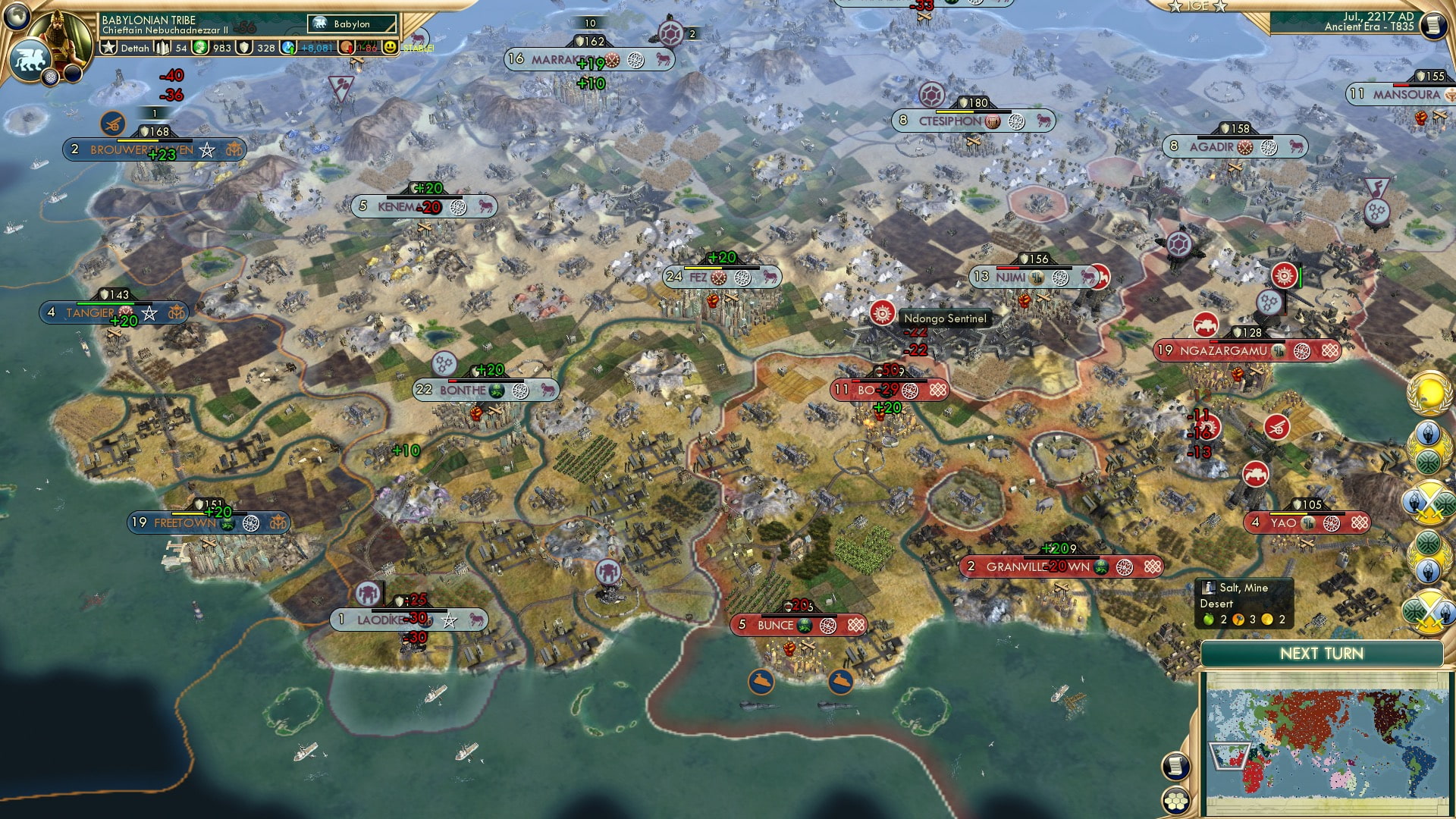Open the green population head icon
The width and height of the screenshot is (1456, 819).
click(200, 48)
